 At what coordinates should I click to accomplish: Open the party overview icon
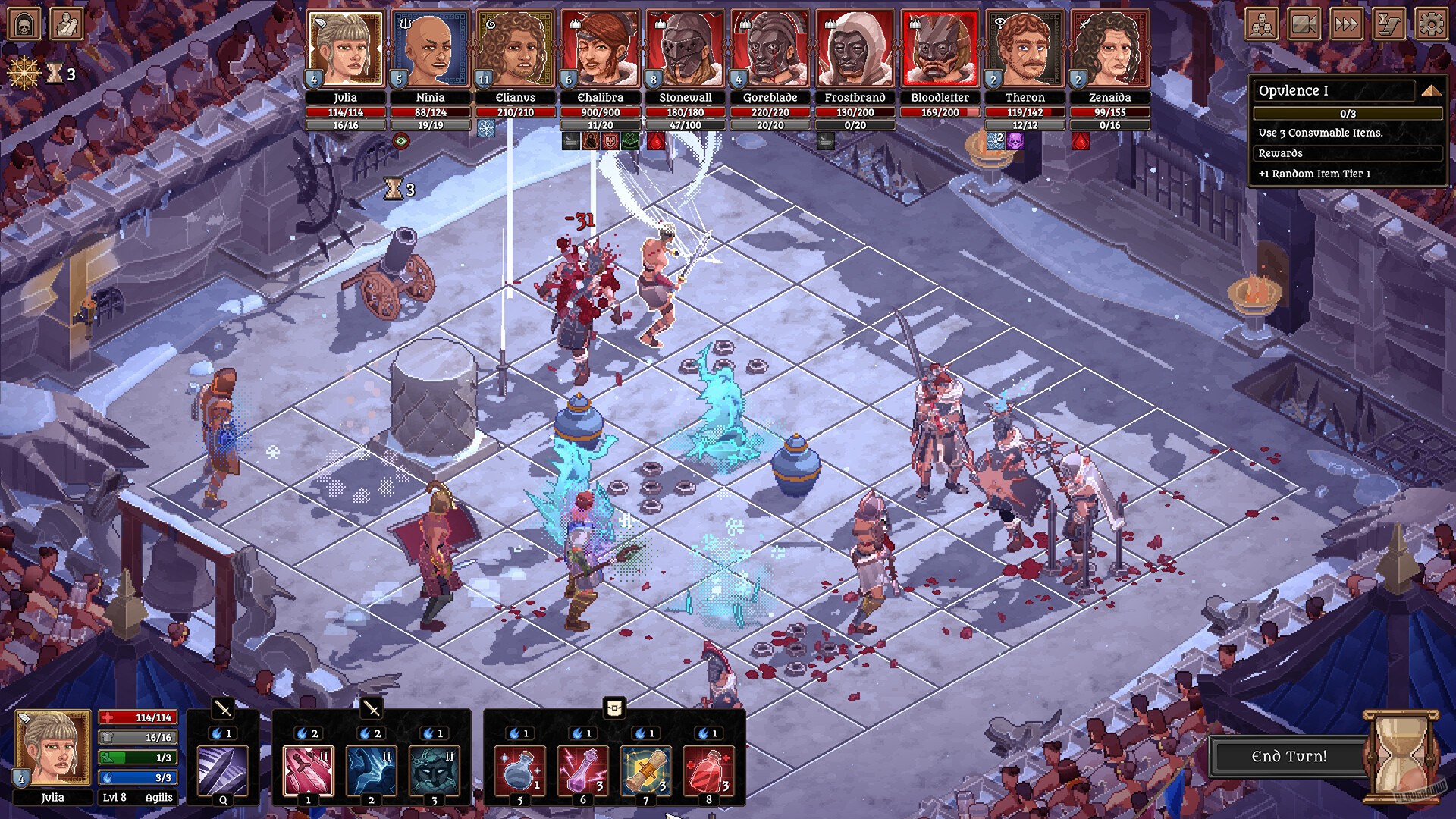pos(1261,24)
